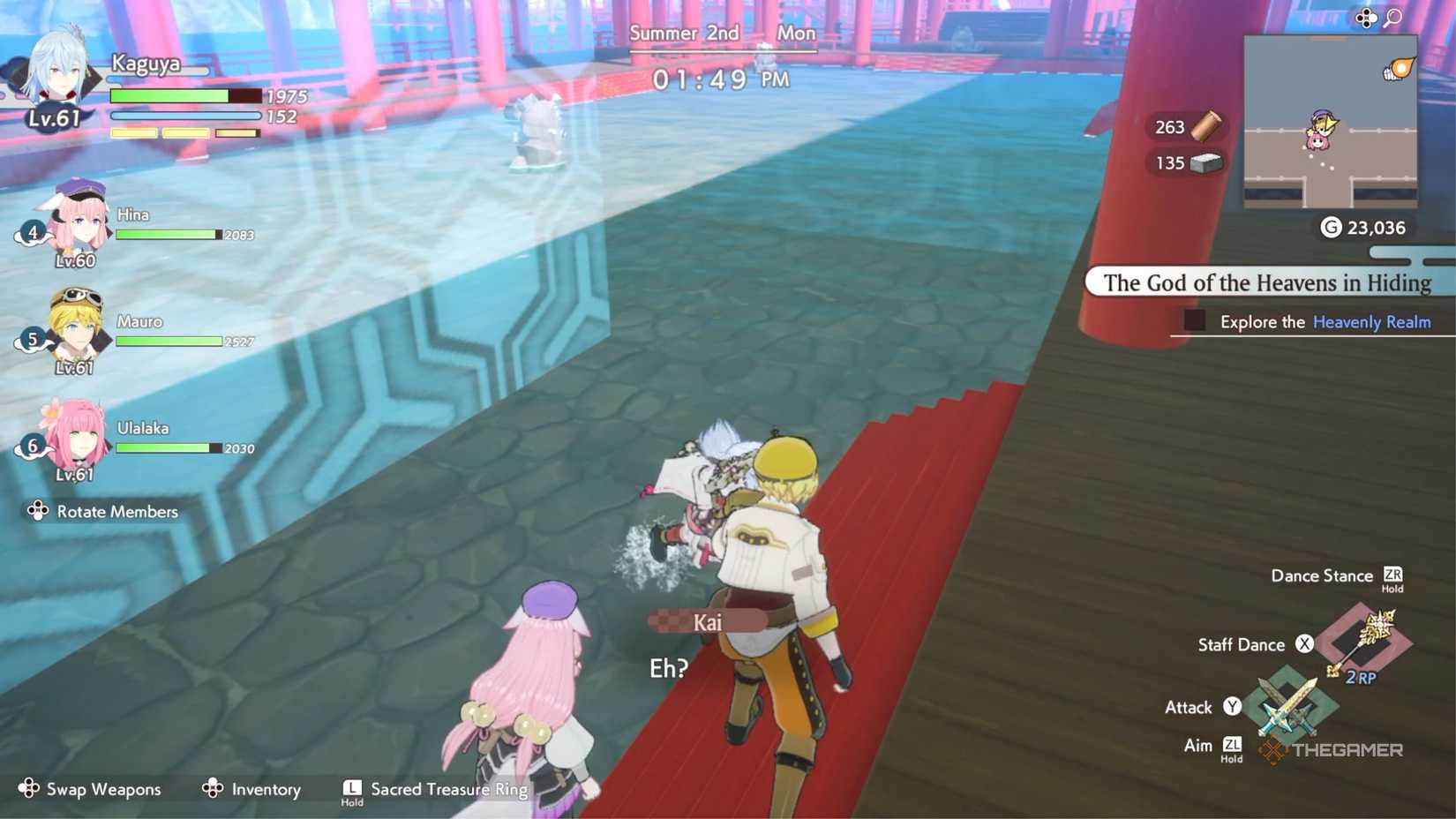The width and height of the screenshot is (1456, 819).
Task: Click the magnifying glass zoom icon above the minimap
Action: point(1393,18)
